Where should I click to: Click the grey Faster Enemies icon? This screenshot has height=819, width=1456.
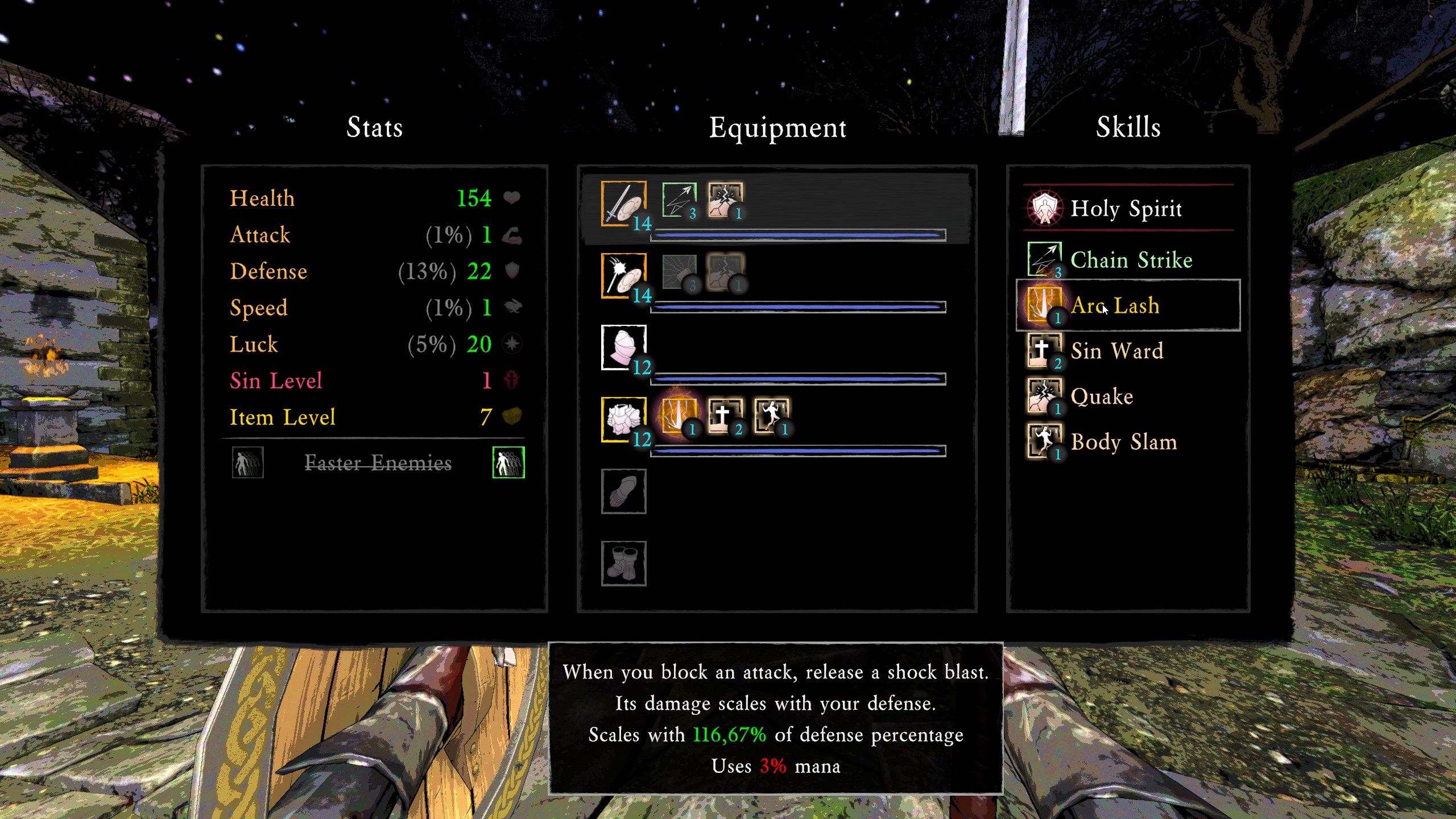247,462
